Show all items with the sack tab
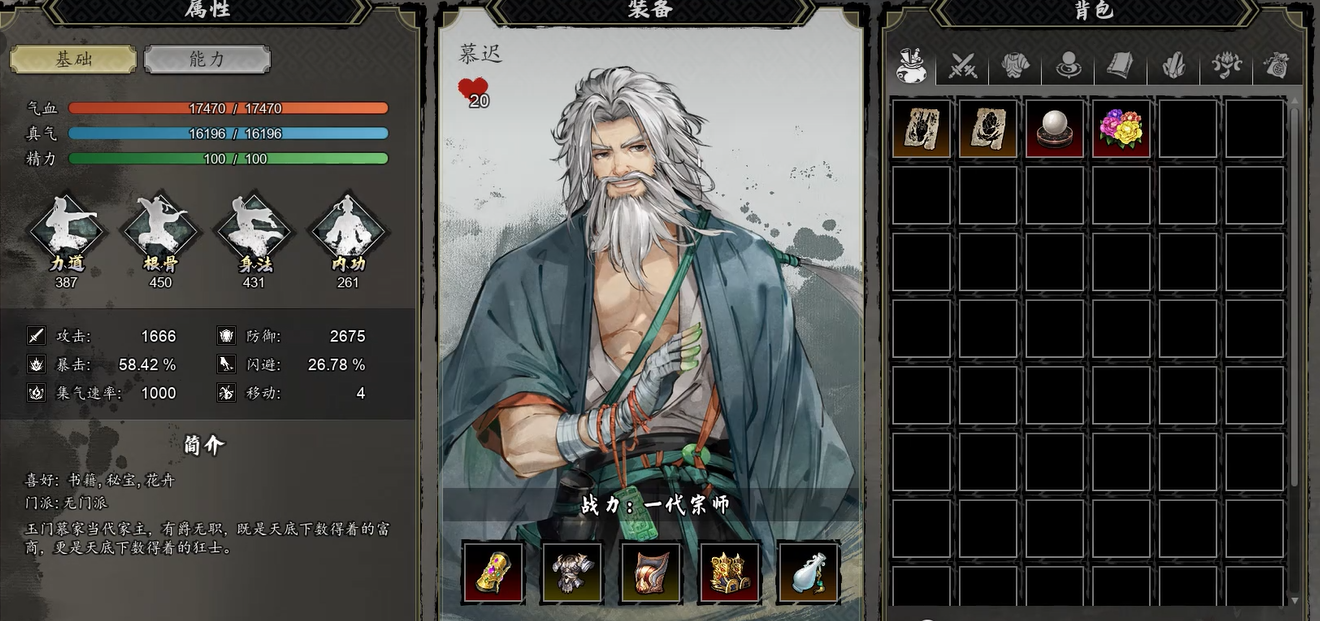The width and height of the screenshot is (1320, 621). tap(911, 67)
